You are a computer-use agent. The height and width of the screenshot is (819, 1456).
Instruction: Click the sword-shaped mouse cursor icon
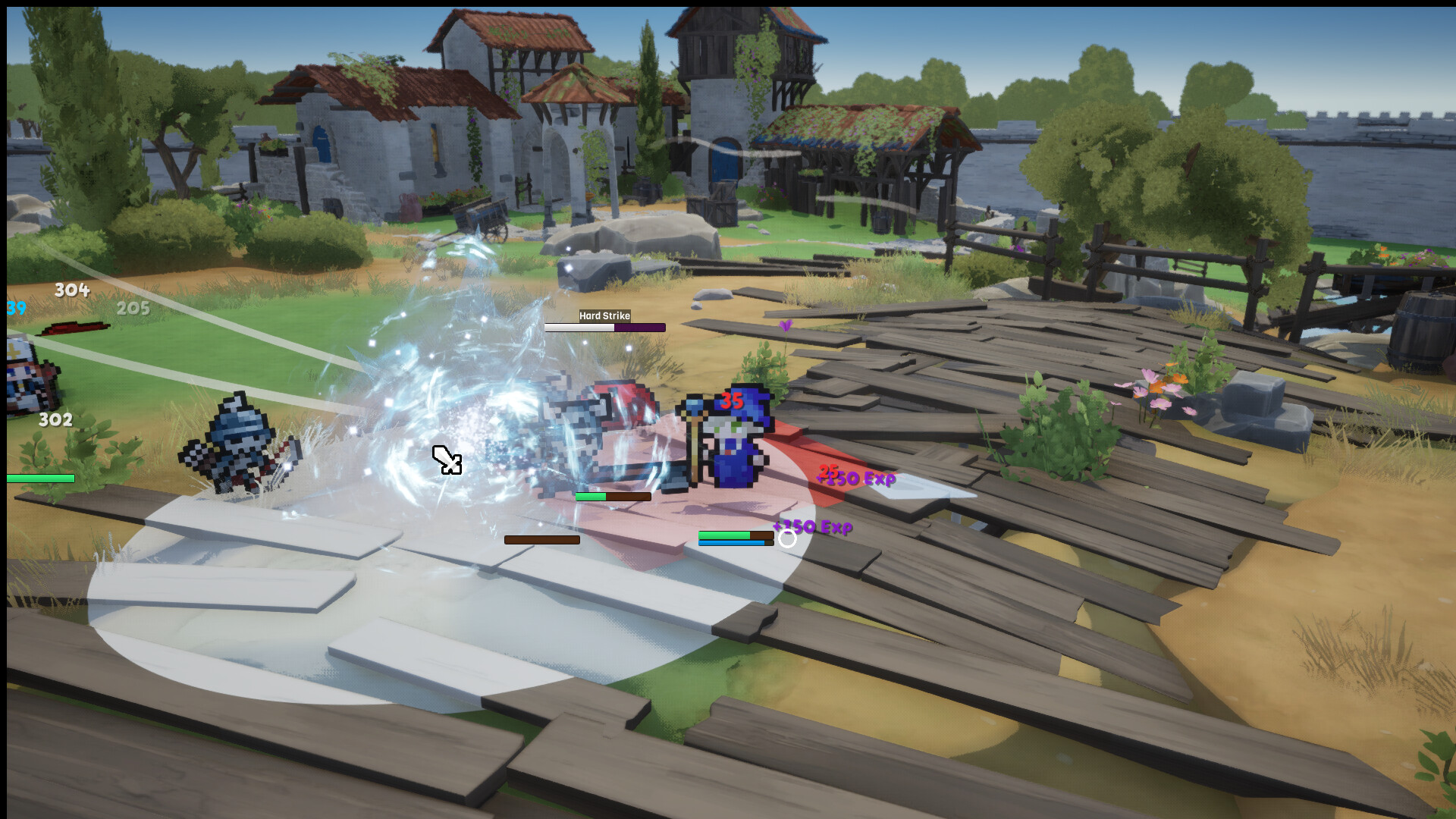(447, 459)
